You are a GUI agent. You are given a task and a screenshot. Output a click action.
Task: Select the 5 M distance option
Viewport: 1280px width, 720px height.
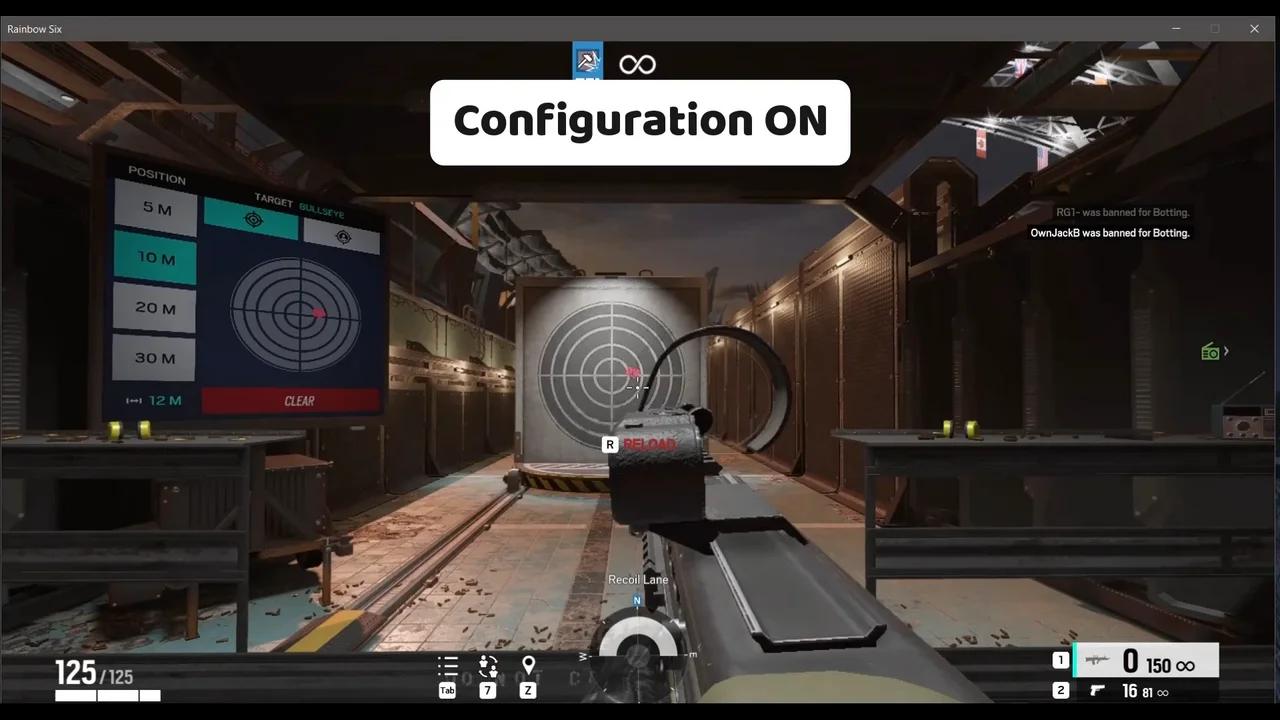click(x=154, y=209)
